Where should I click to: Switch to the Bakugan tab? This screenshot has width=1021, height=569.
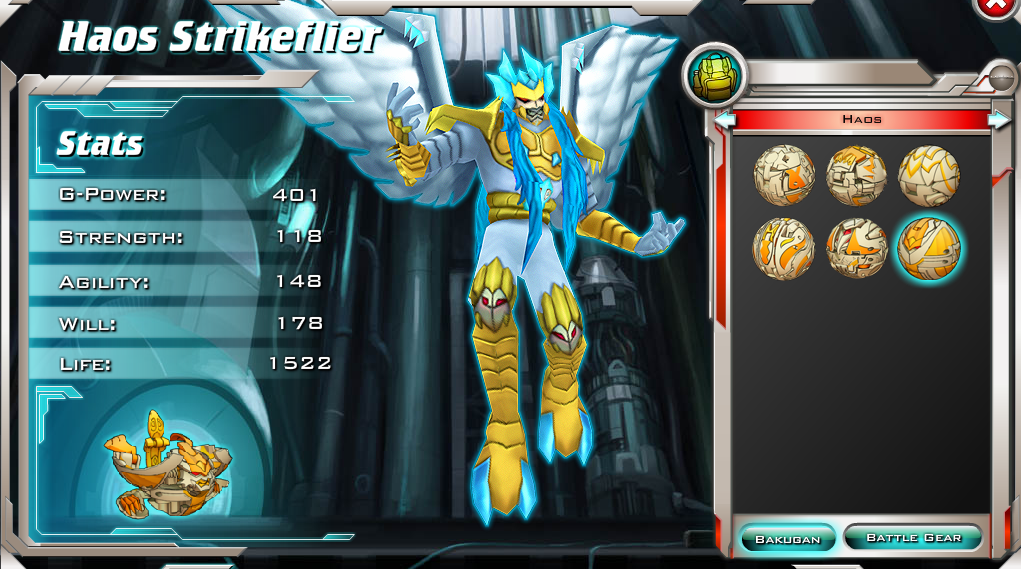coord(787,538)
